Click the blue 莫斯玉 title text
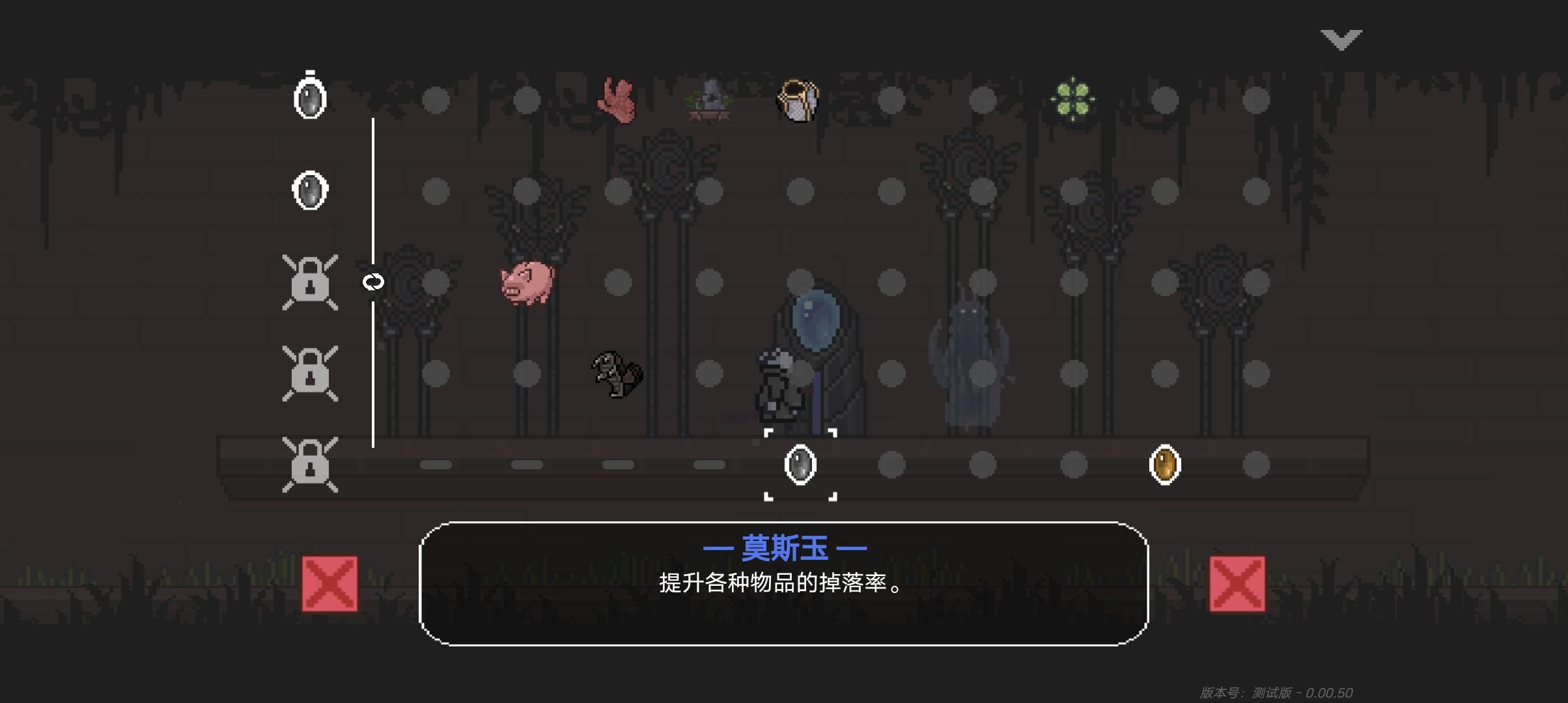1568x703 pixels. click(x=785, y=547)
